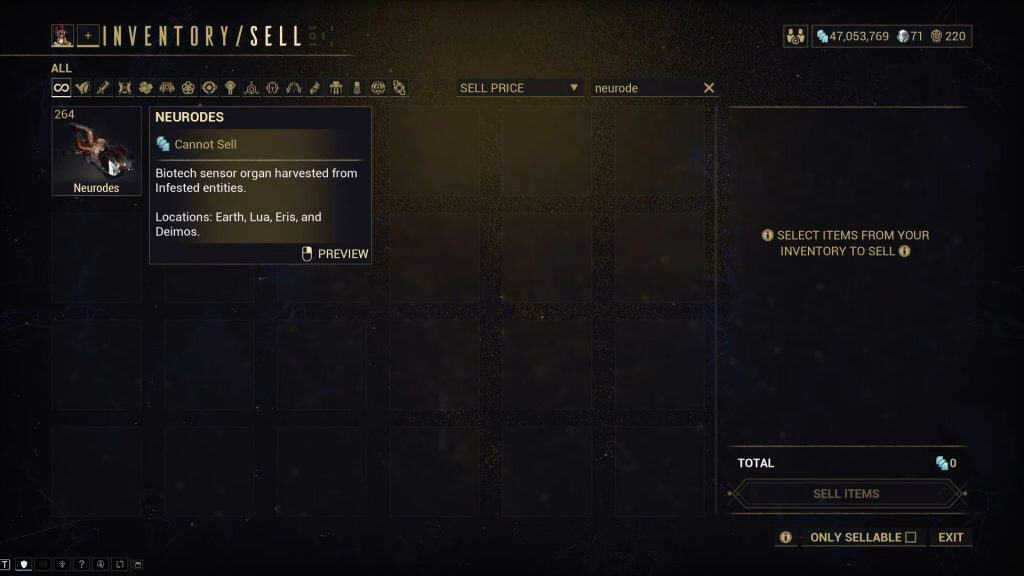The image size is (1024, 576).
Task: Preview the Neurodes item
Action: 335,254
